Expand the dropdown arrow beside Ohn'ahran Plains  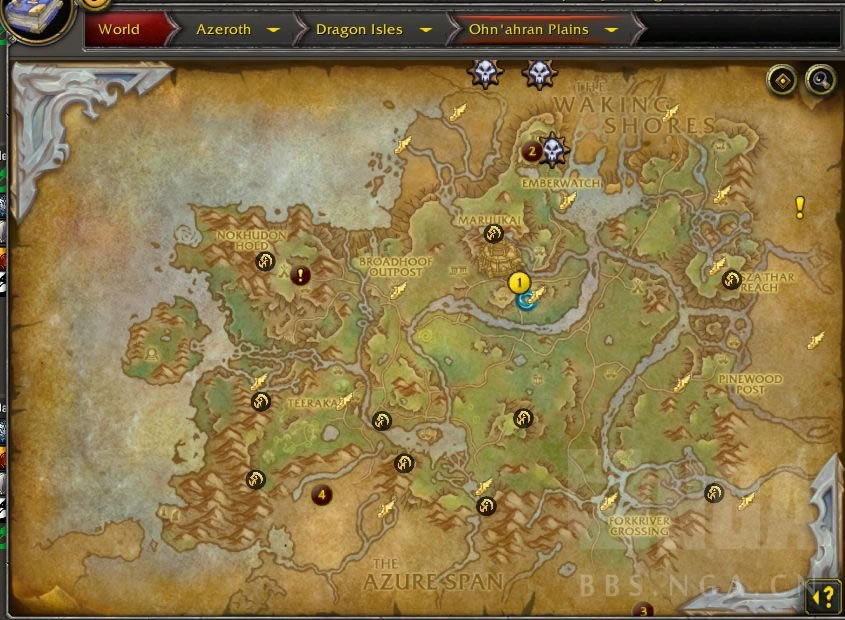[x=610, y=30]
